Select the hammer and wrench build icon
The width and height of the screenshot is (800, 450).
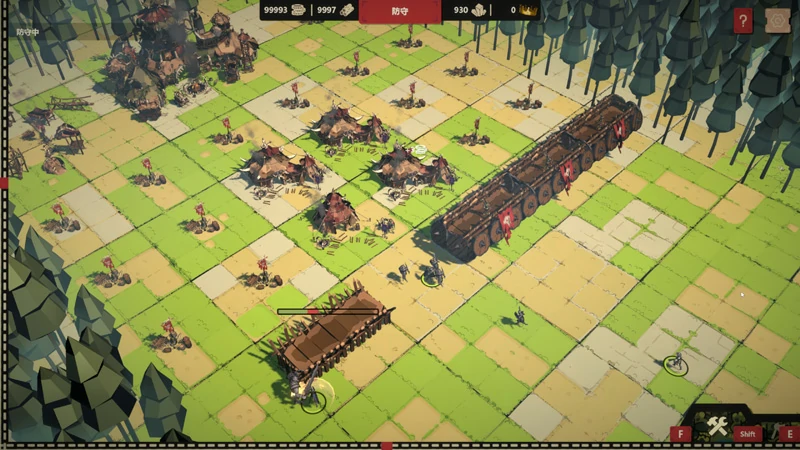716,429
